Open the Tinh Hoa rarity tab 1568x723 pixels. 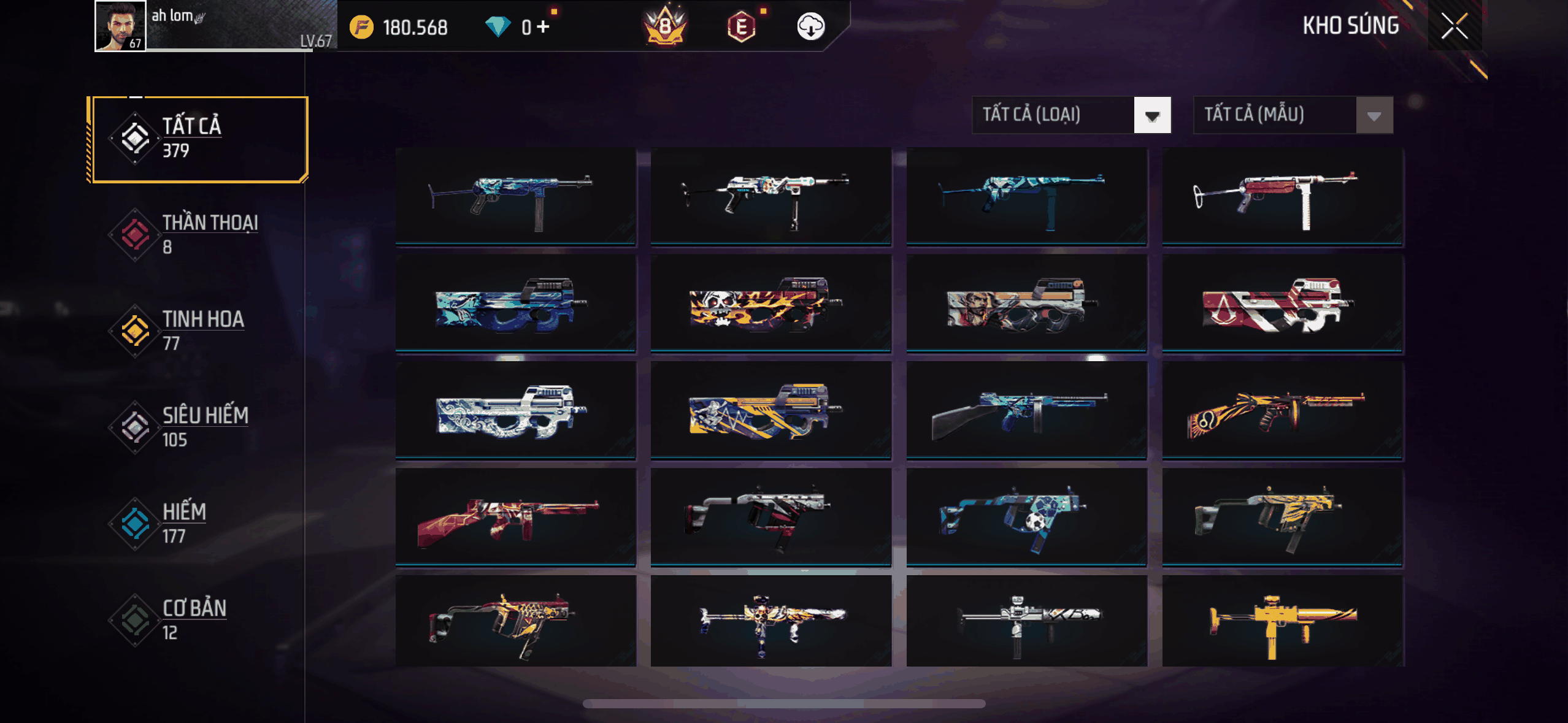point(198,331)
